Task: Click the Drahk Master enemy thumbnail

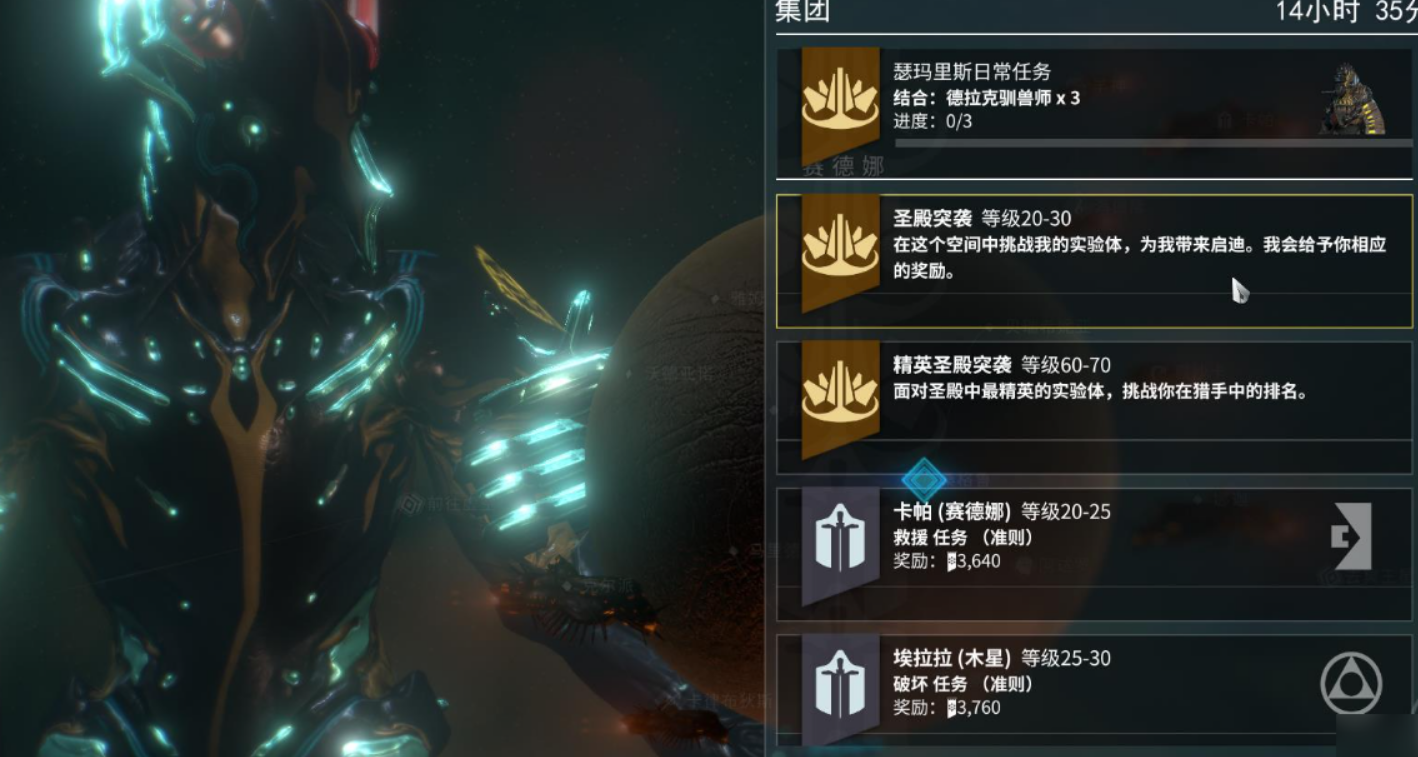Action: (1352, 99)
